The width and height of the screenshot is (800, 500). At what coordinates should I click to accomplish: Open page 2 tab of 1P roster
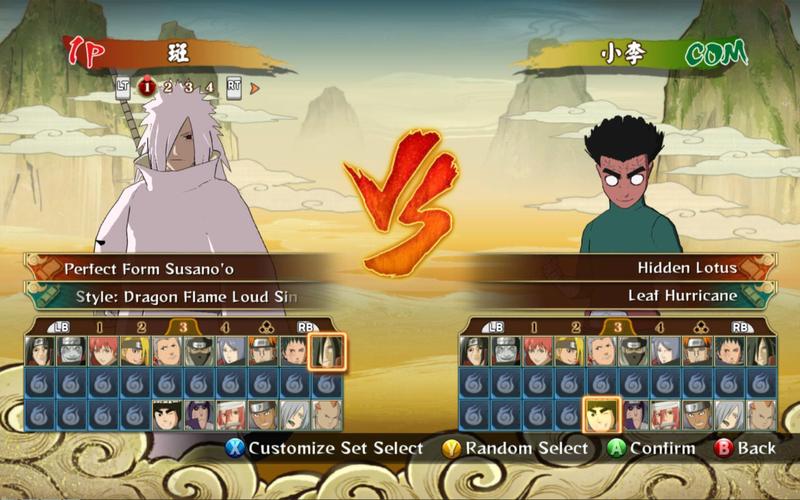coord(142,326)
